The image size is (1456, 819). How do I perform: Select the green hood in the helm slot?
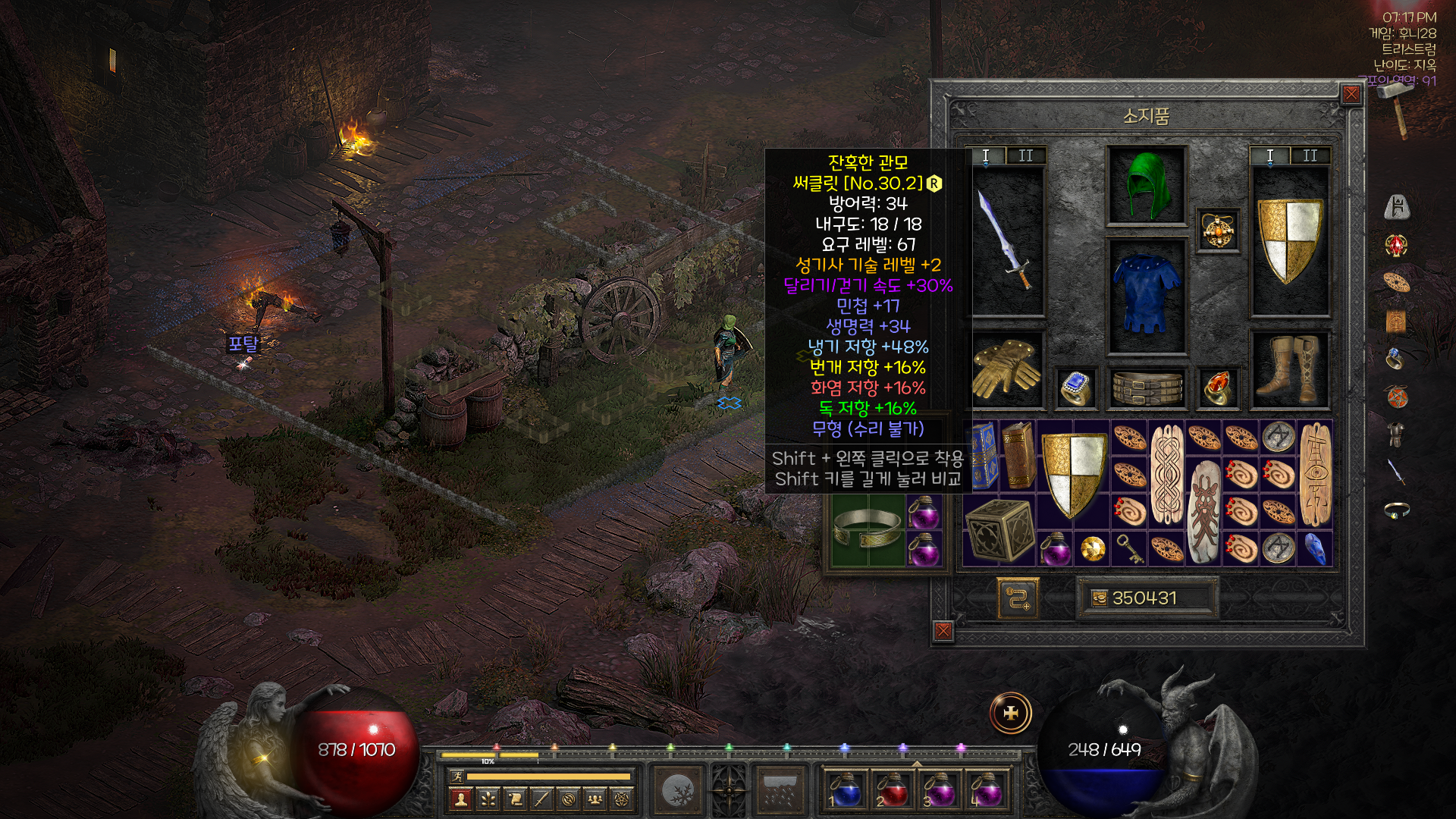click(x=1146, y=186)
